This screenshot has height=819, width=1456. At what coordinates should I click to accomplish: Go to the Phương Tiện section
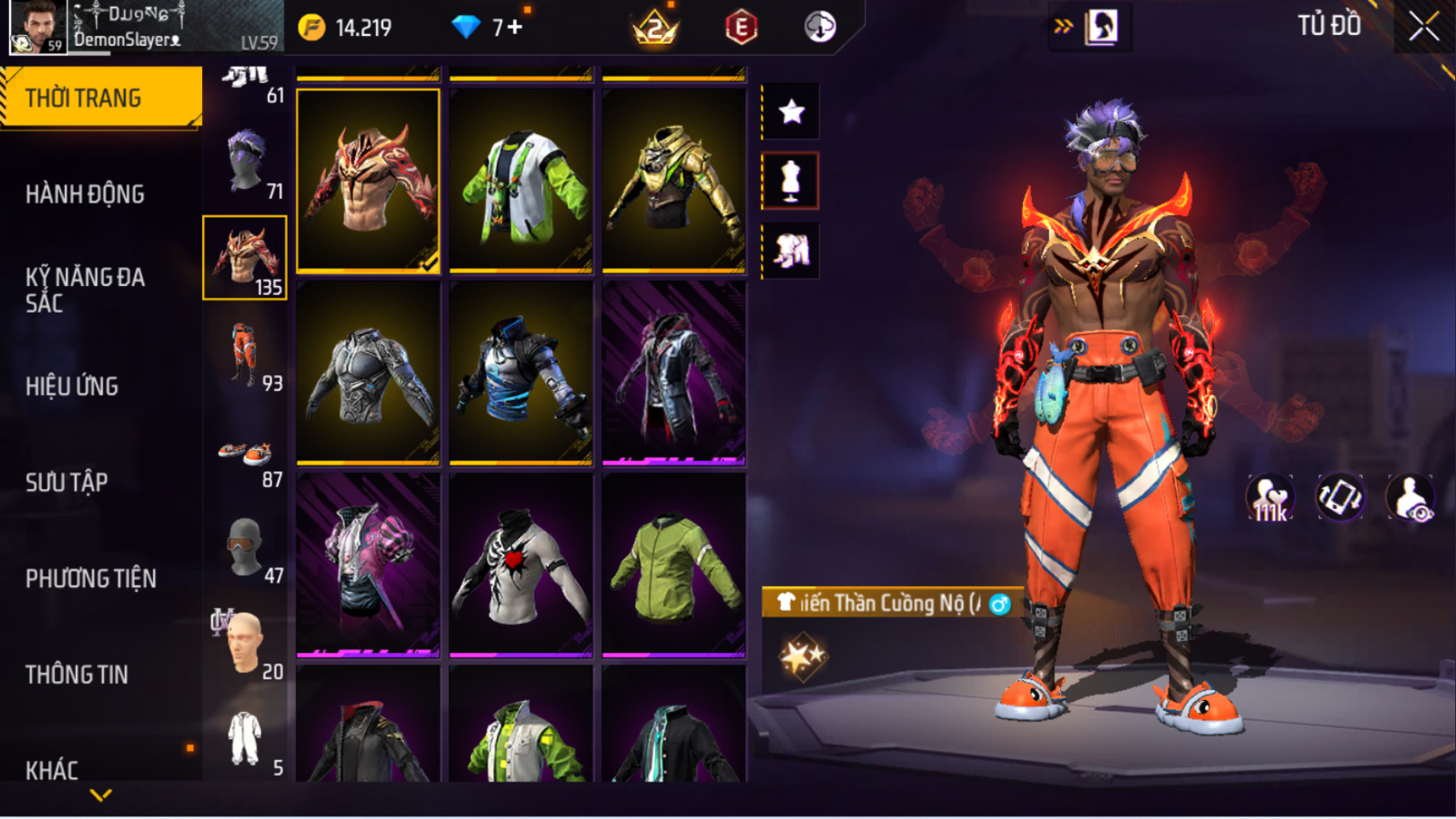[91, 579]
